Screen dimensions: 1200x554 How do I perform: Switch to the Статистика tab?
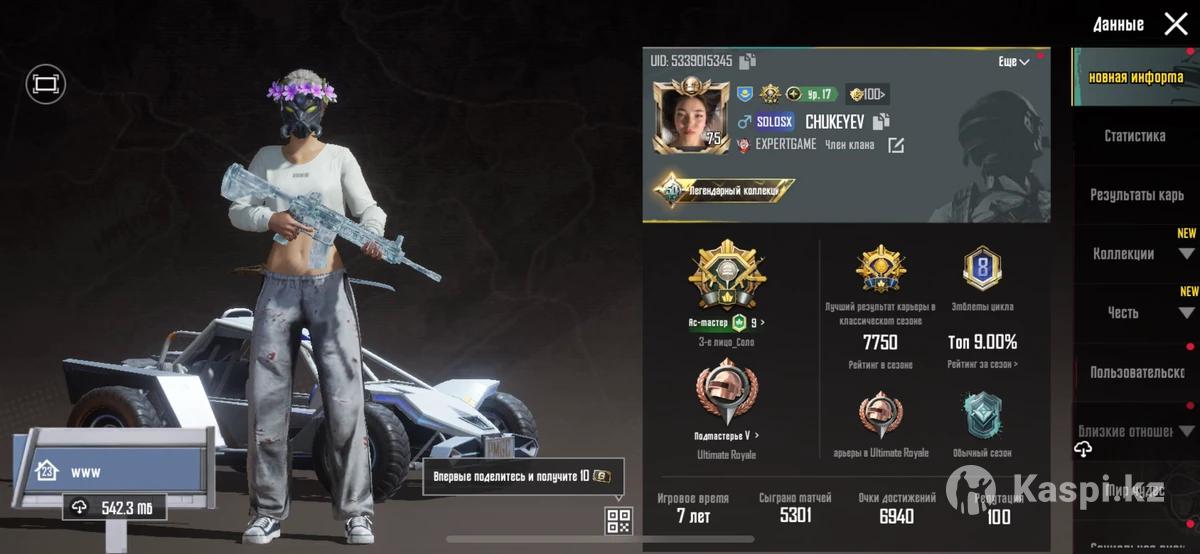pos(1134,136)
